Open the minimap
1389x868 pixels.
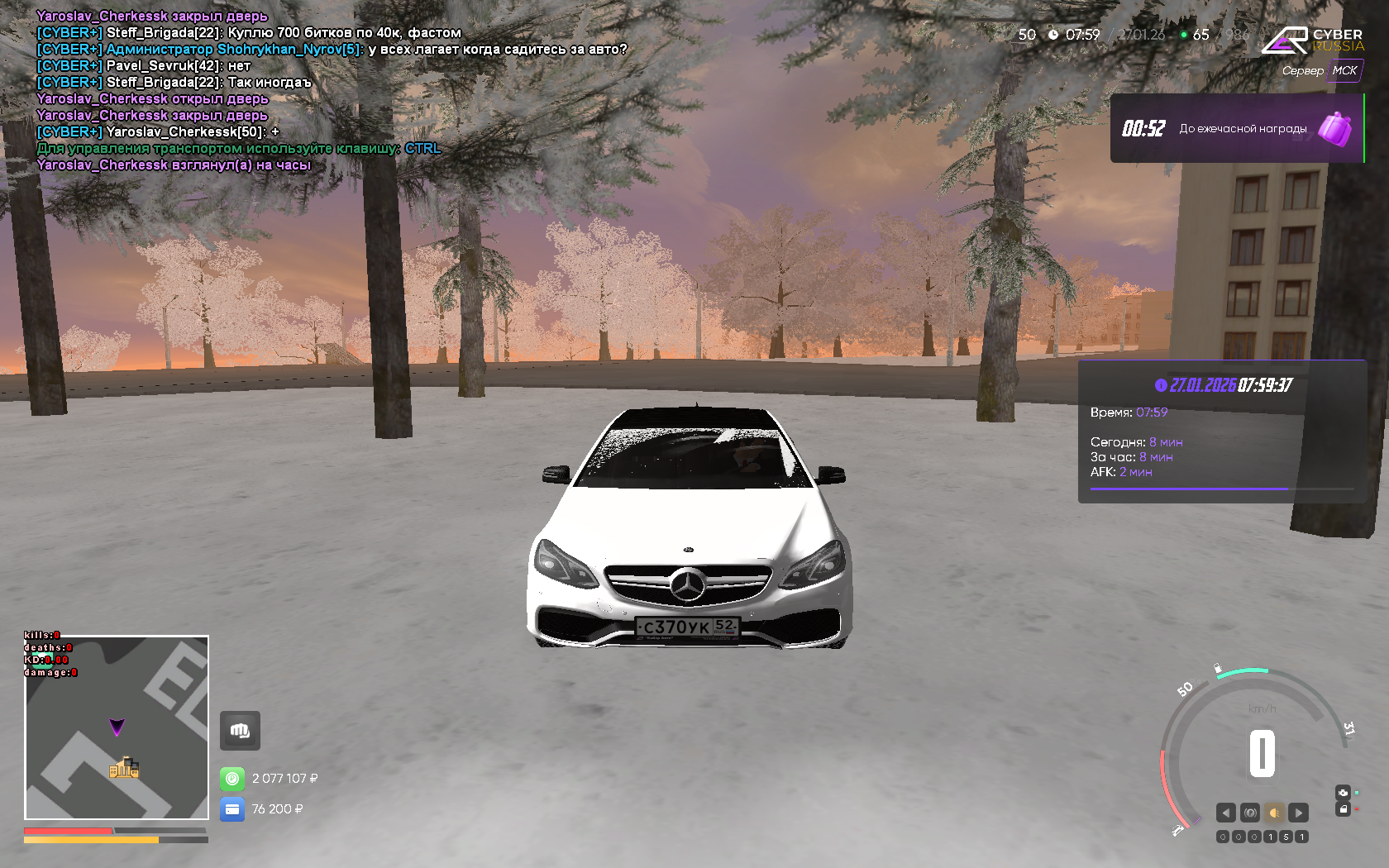[117, 727]
